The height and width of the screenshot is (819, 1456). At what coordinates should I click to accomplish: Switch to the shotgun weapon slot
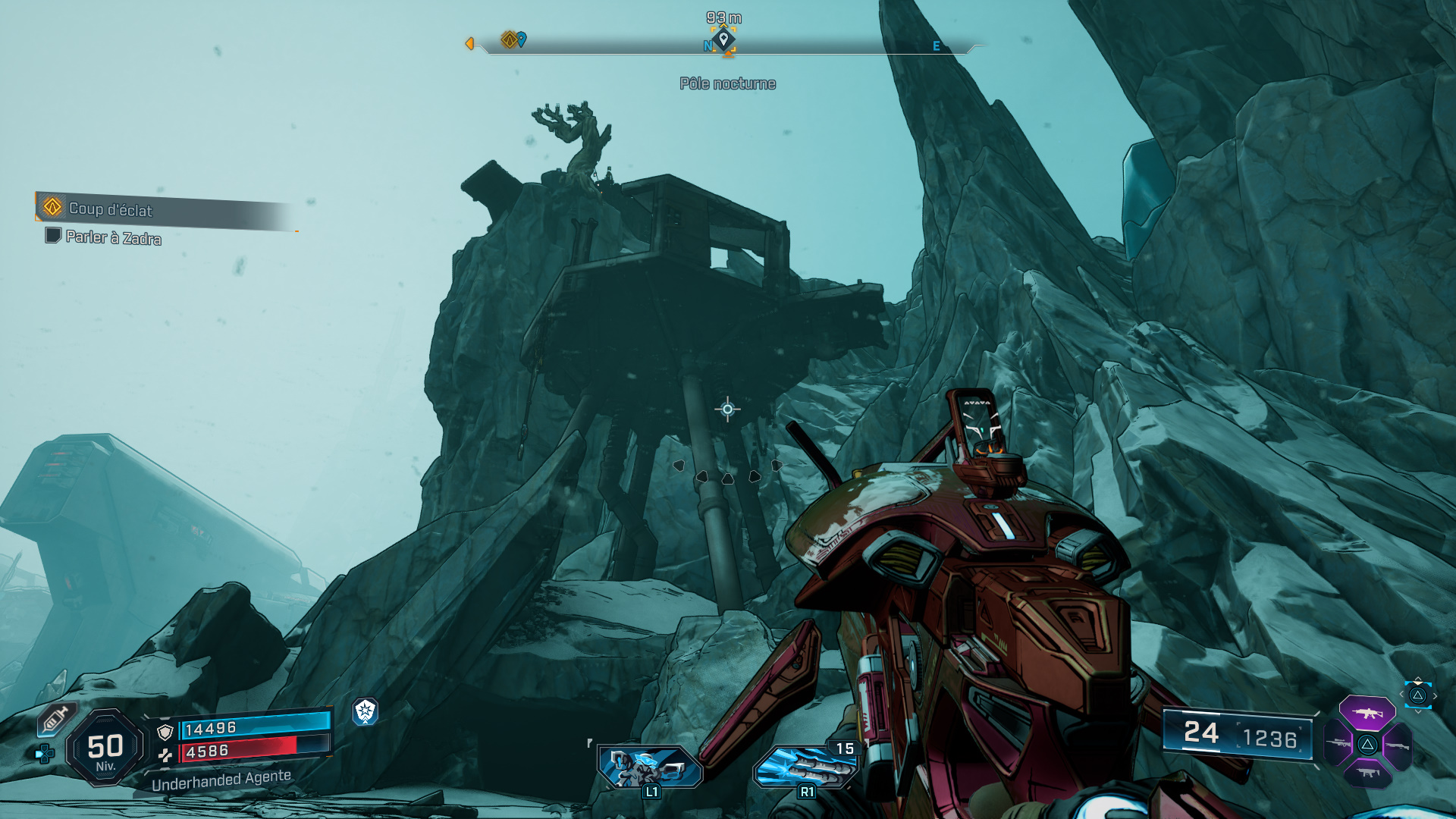[x=1397, y=746]
